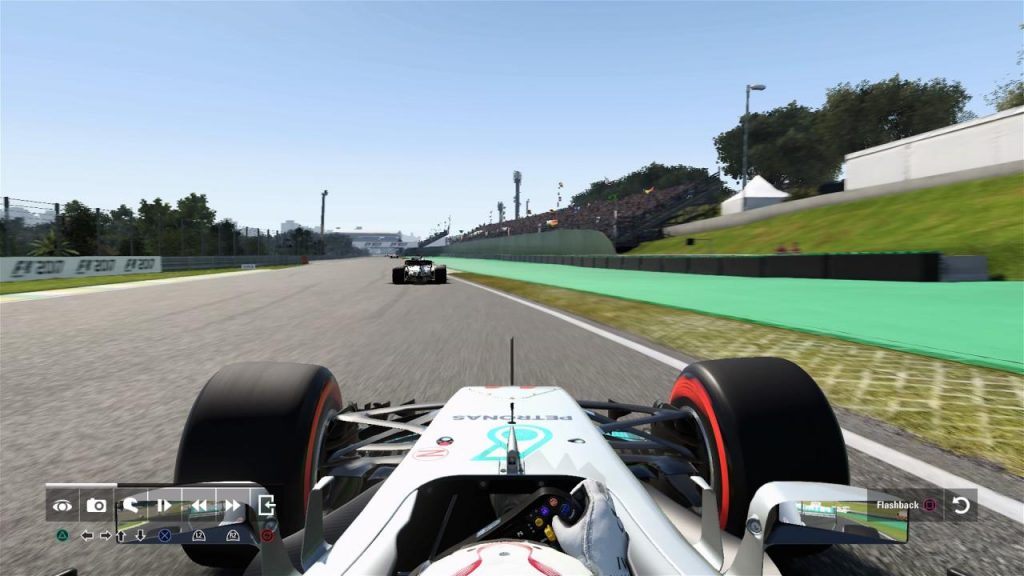
Task: Exit the replay with the door-arrow icon
Action: (266, 506)
